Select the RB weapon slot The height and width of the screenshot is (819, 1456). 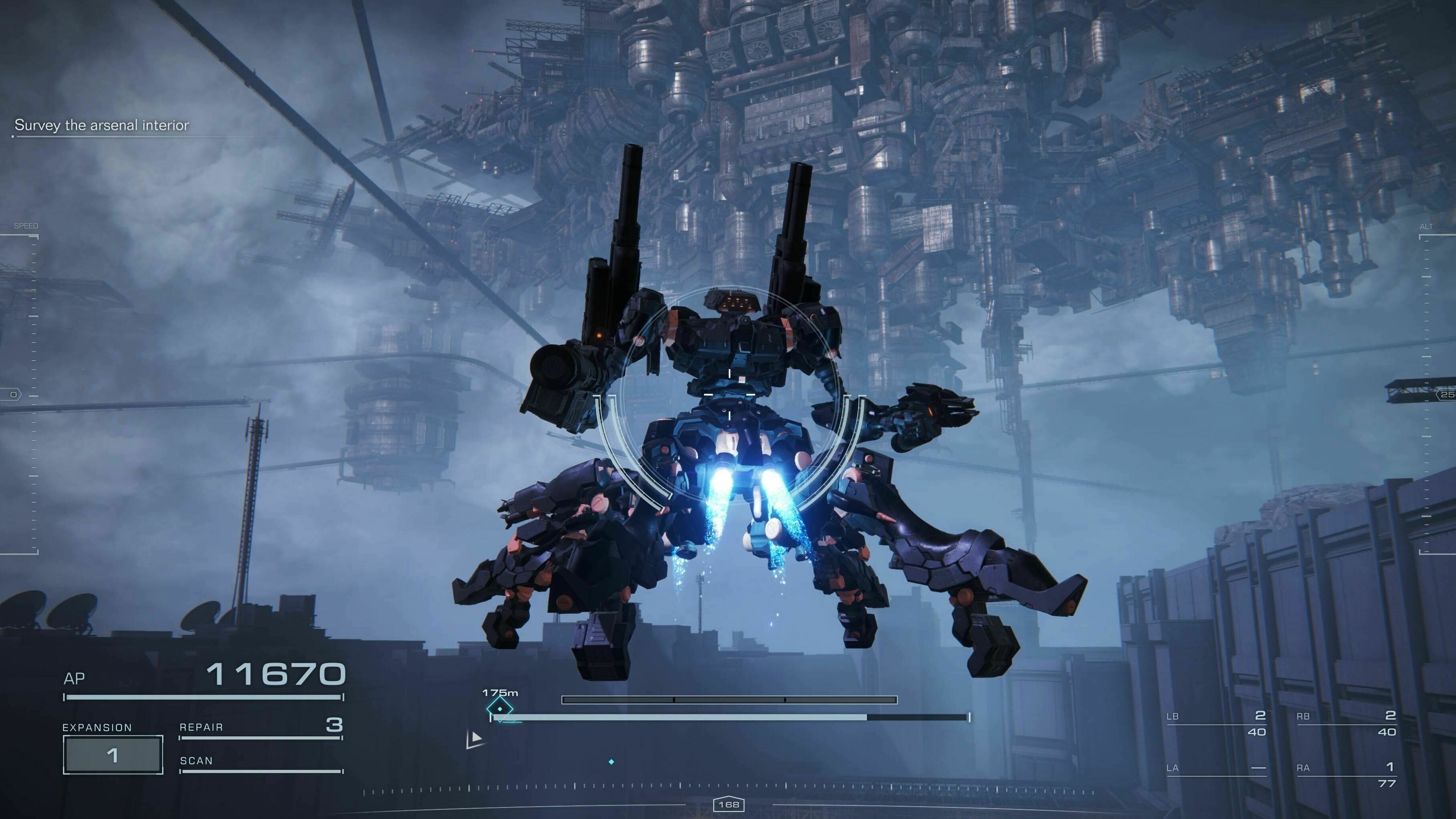(1346, 724)
